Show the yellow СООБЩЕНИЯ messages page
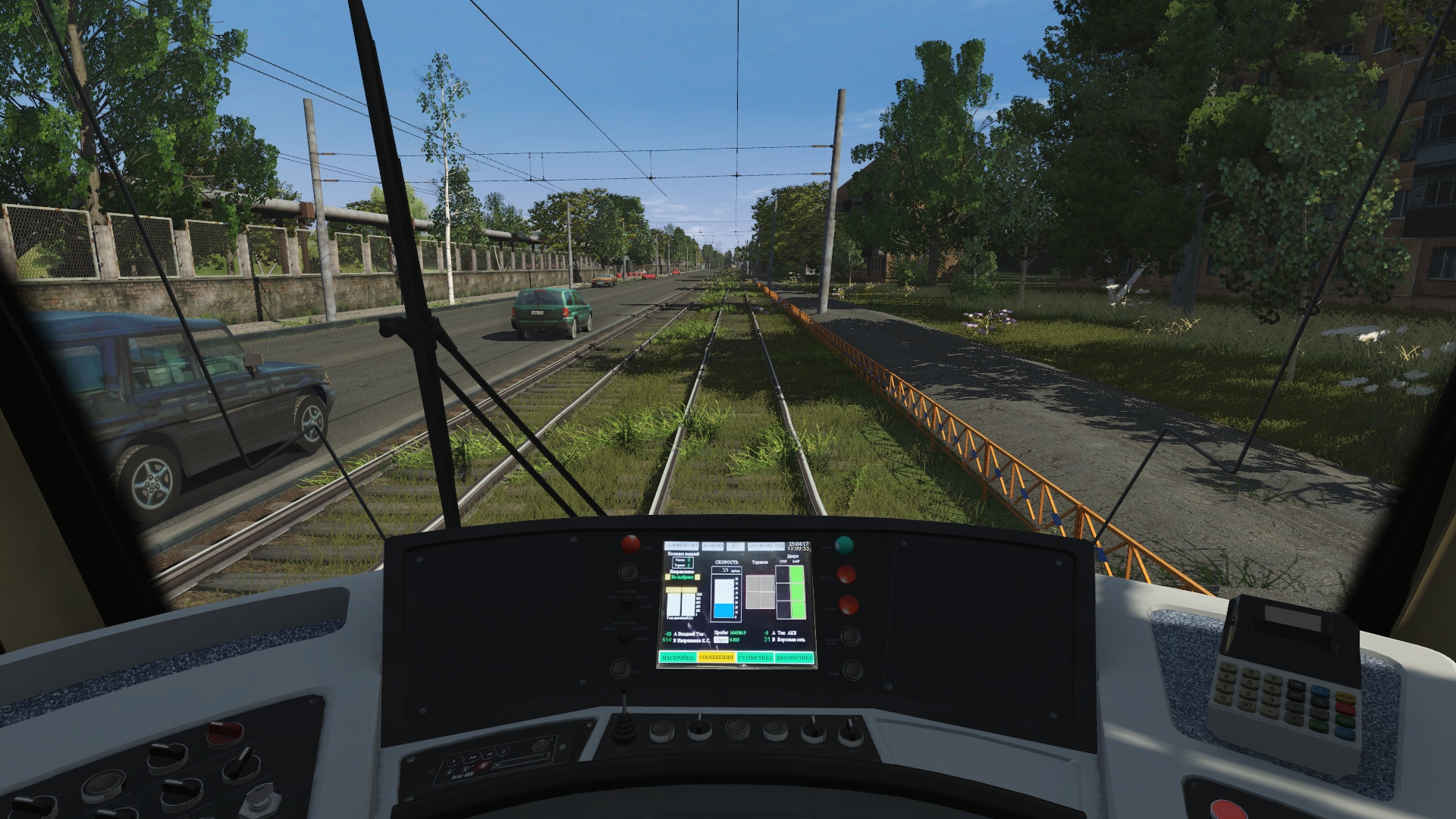The height and width of the screenshot is (819, 1456). pos(716,657)
